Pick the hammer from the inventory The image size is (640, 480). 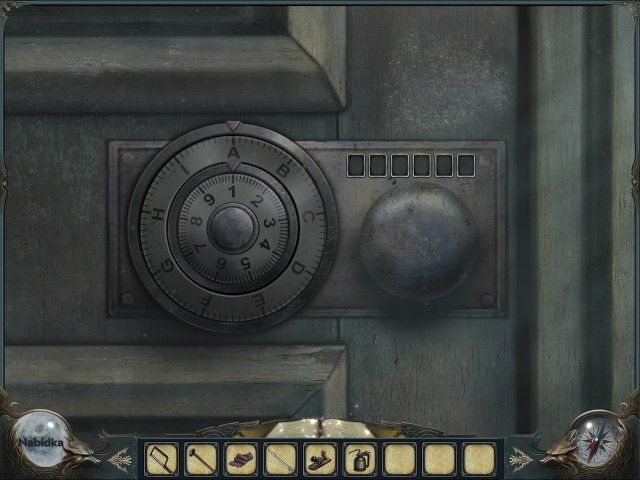click(201, 459)
